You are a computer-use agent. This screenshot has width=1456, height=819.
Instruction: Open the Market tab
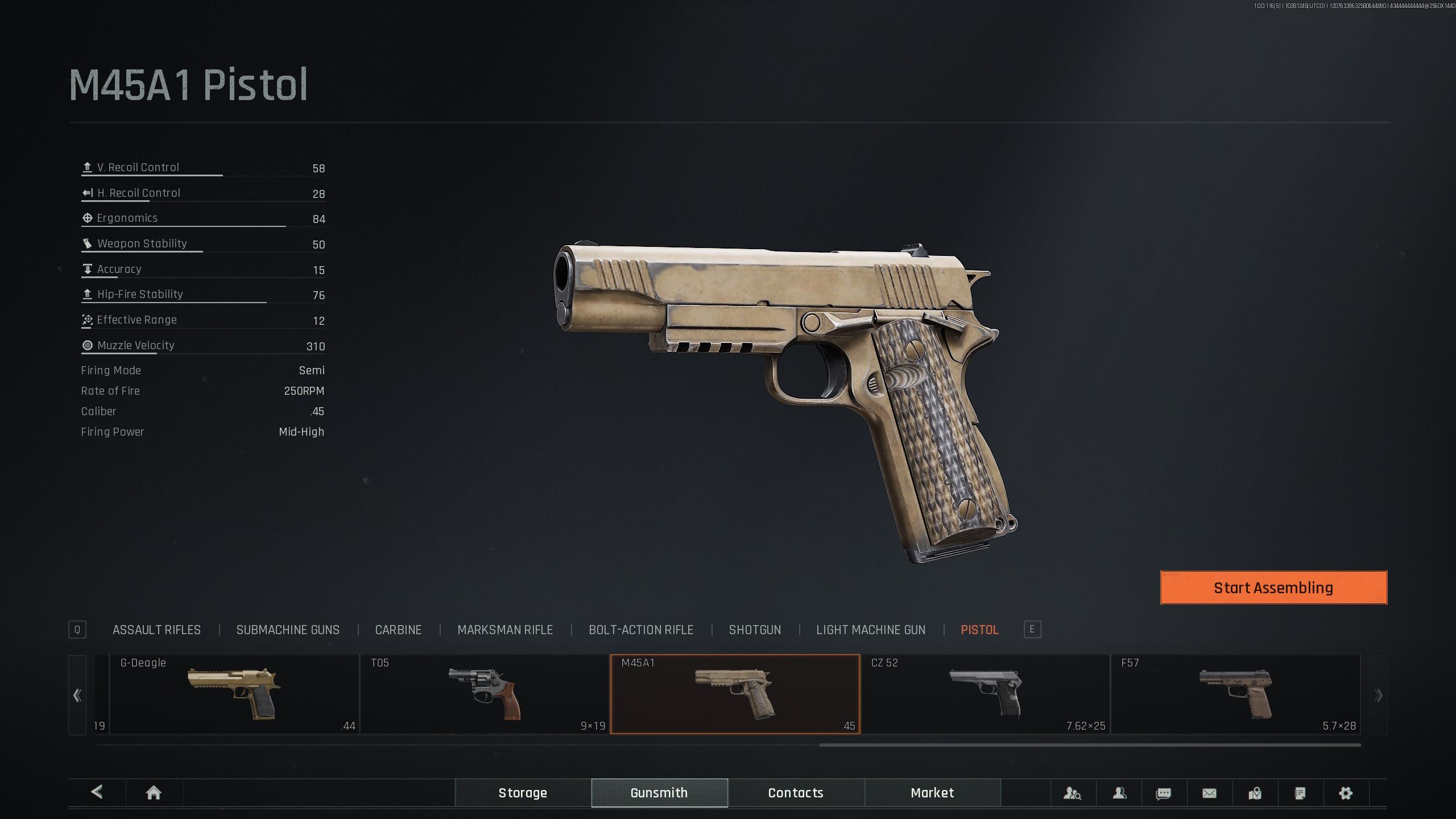tap(932, 793)
